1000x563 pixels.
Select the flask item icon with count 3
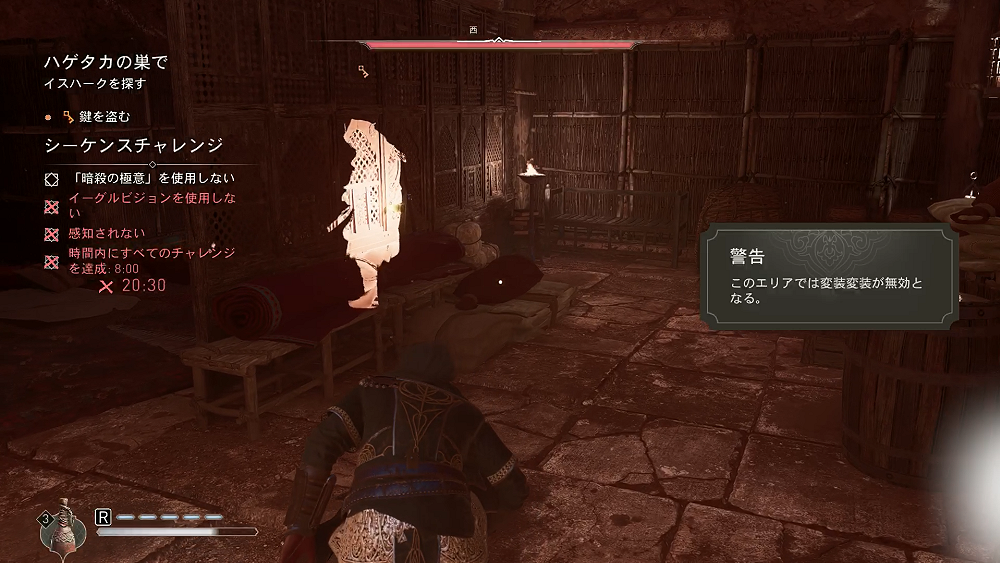61,527
